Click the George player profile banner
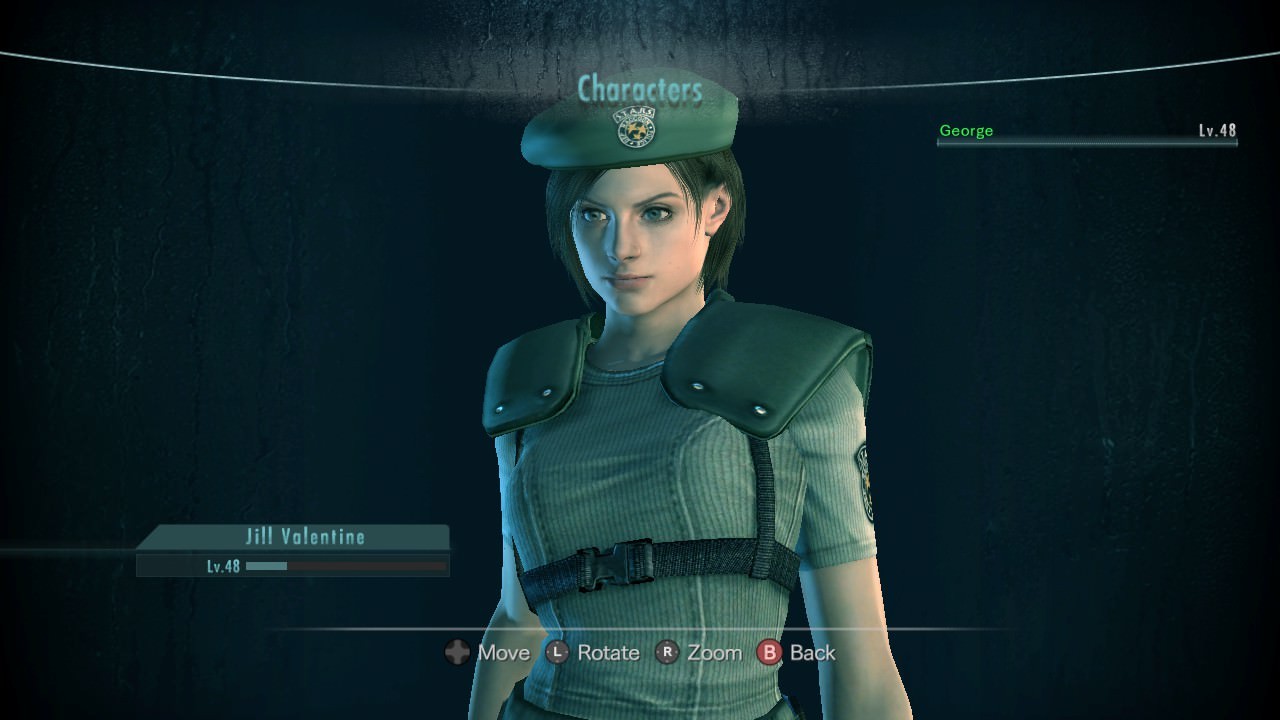 point(1086,132)
